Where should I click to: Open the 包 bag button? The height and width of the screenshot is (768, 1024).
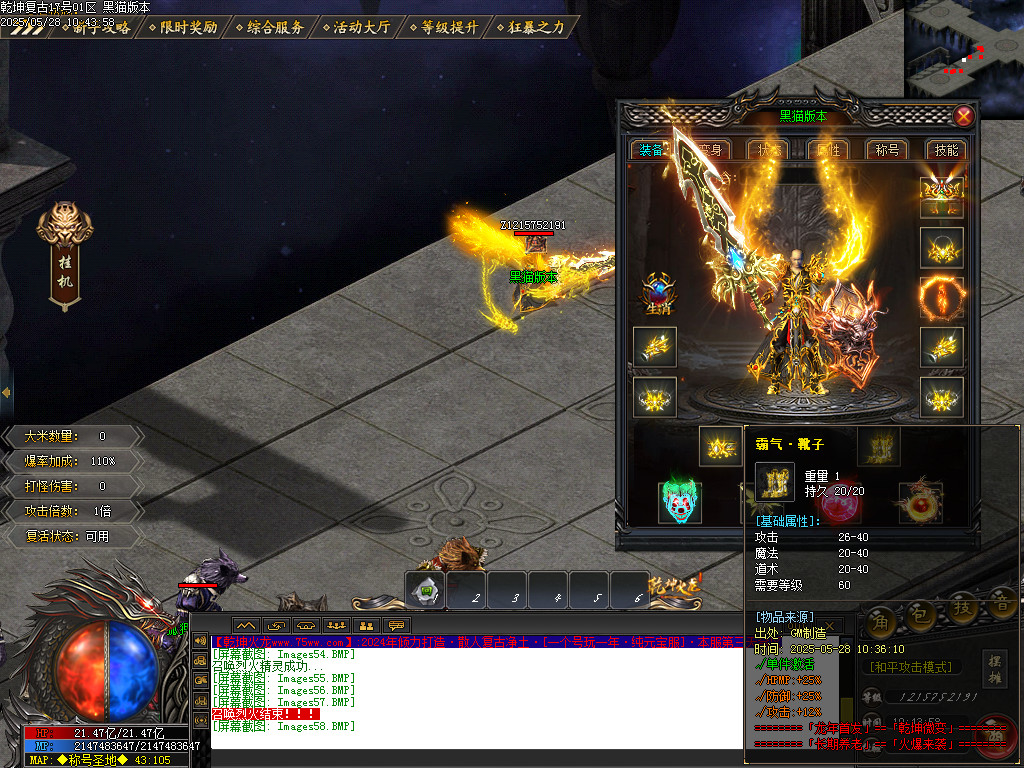(923, 610)
